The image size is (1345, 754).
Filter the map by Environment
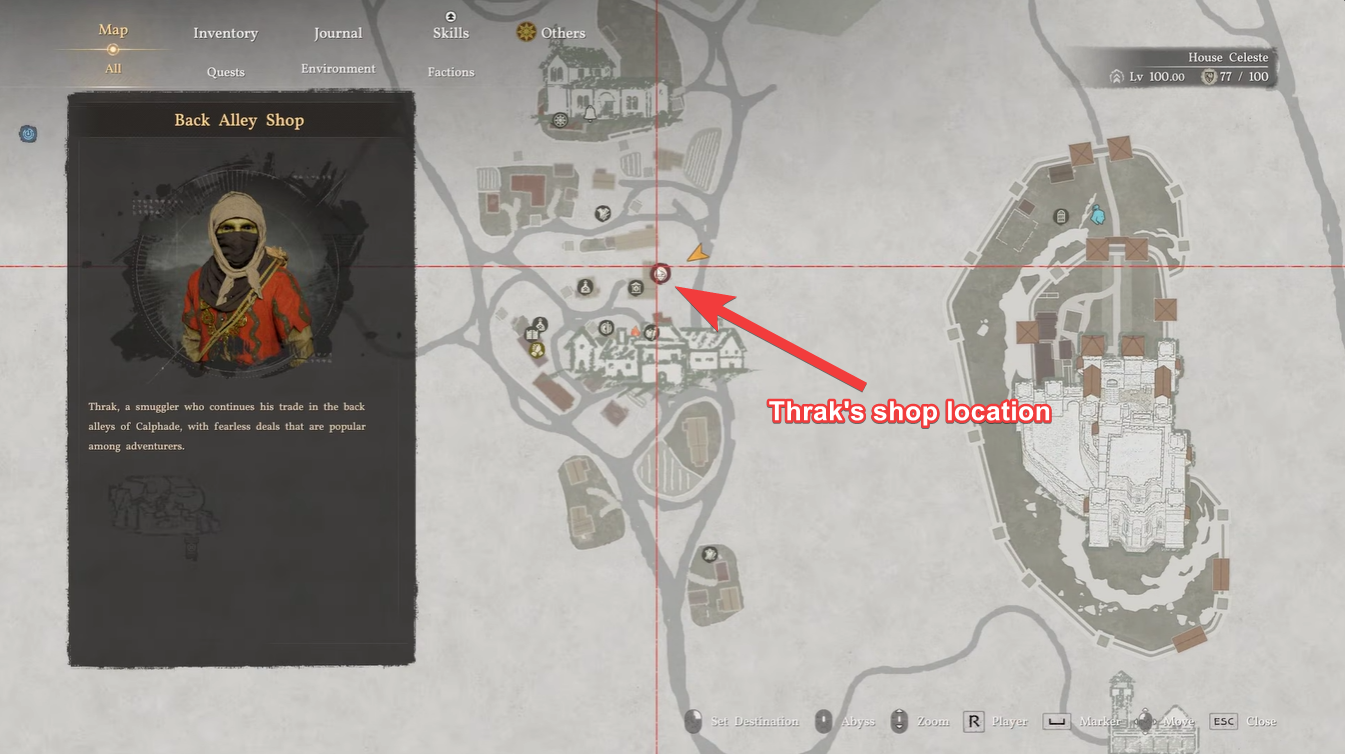(x=338, y=69)
